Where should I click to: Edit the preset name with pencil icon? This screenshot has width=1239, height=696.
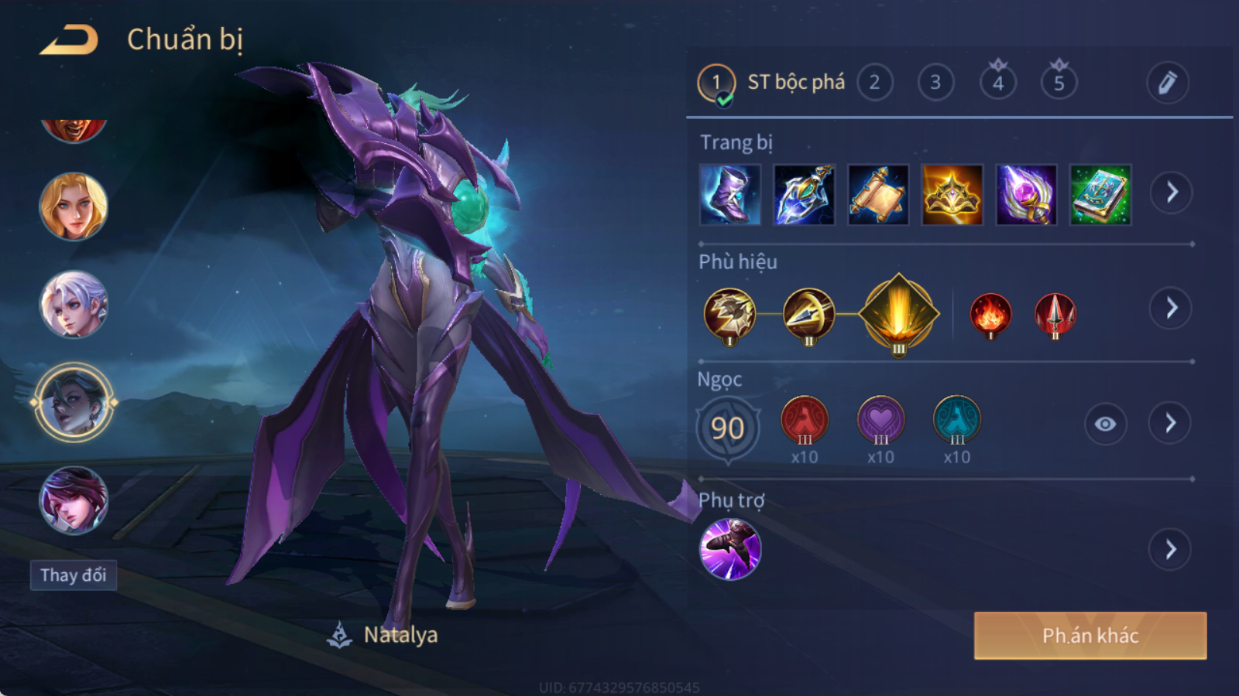pos(1167,83)
